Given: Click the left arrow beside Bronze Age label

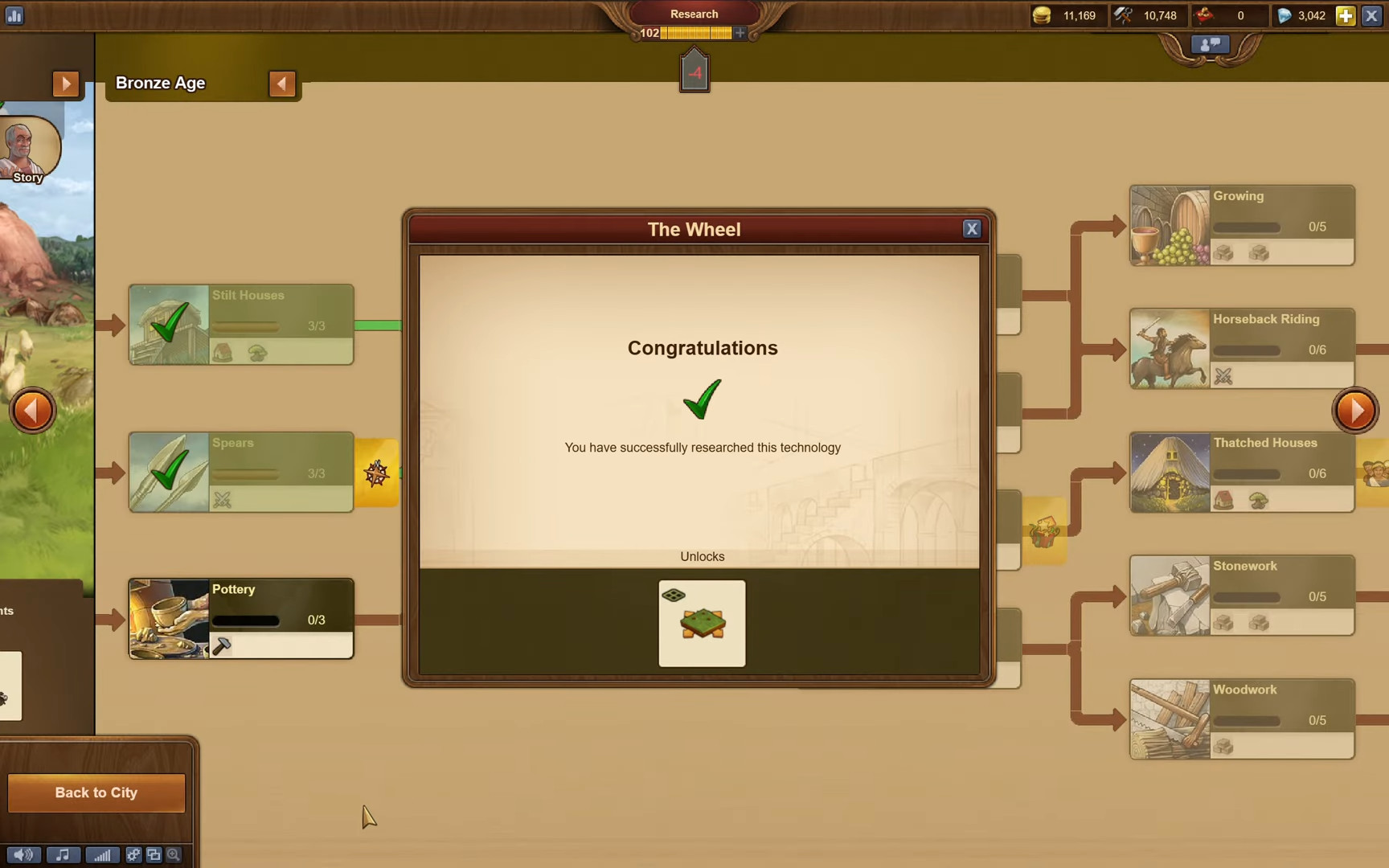Looking at the screenshot, I should [x=282, y=83].
